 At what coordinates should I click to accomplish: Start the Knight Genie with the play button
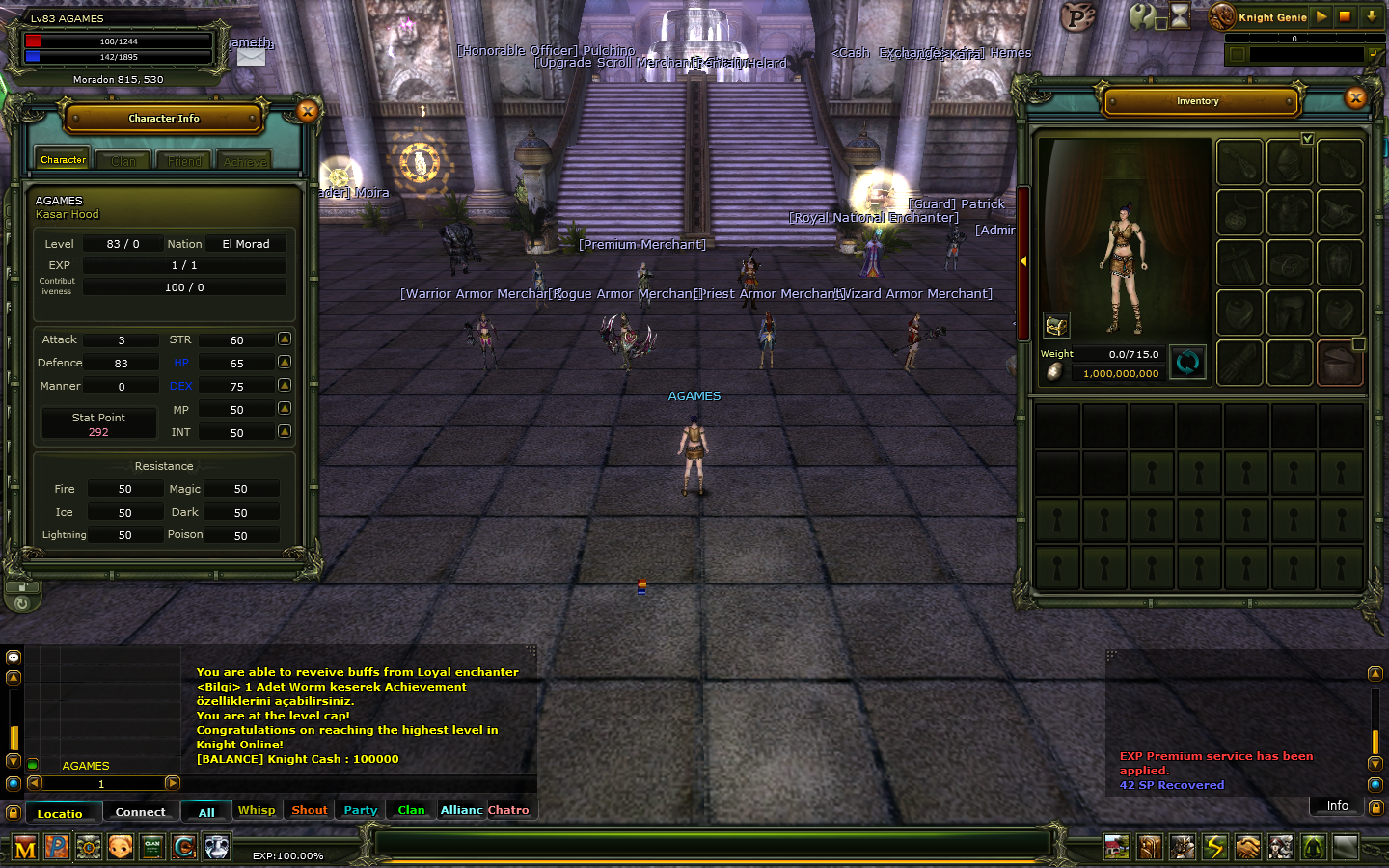(1322, 16)
